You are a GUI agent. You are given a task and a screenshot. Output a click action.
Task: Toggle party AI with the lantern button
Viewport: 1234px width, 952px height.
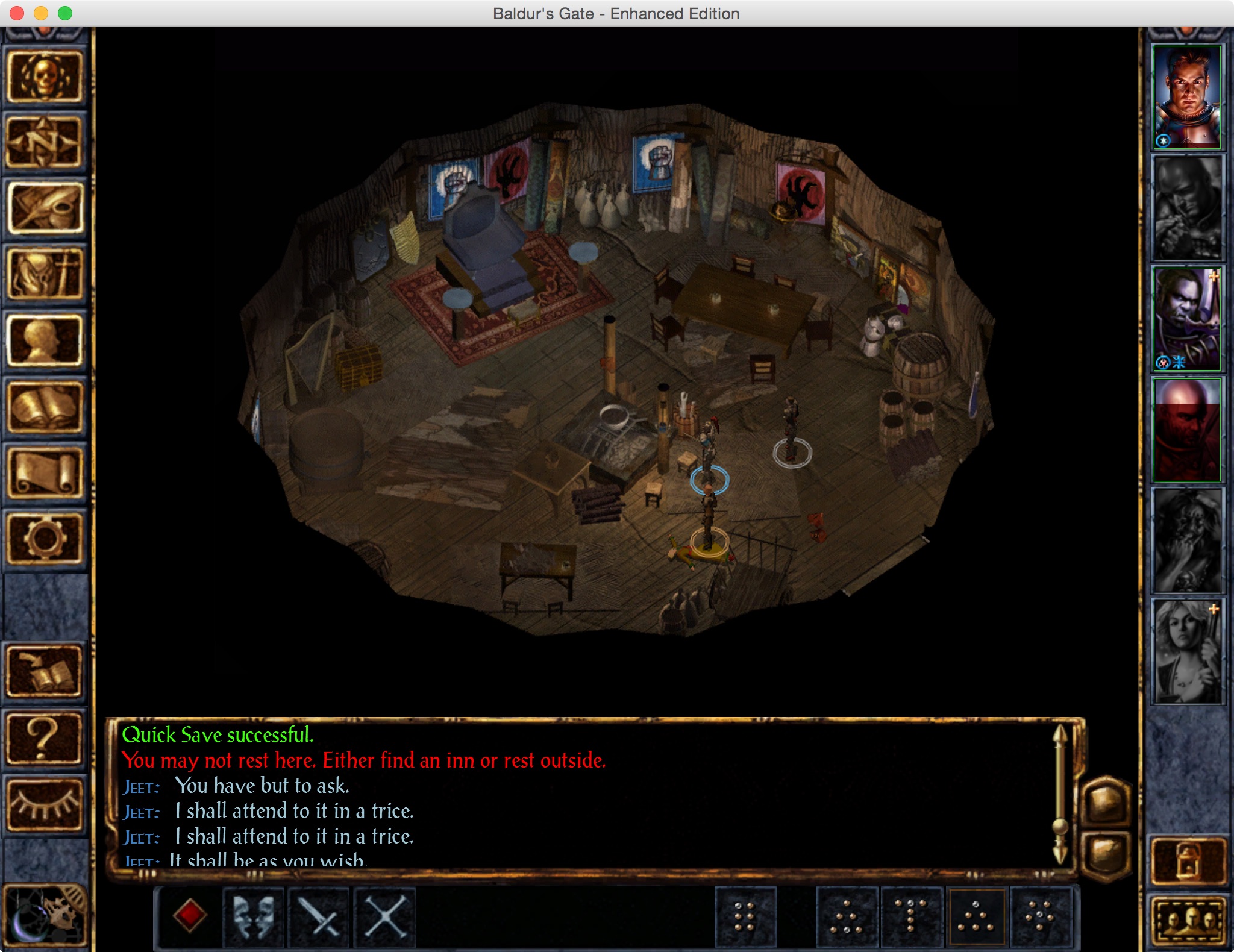1188,860
